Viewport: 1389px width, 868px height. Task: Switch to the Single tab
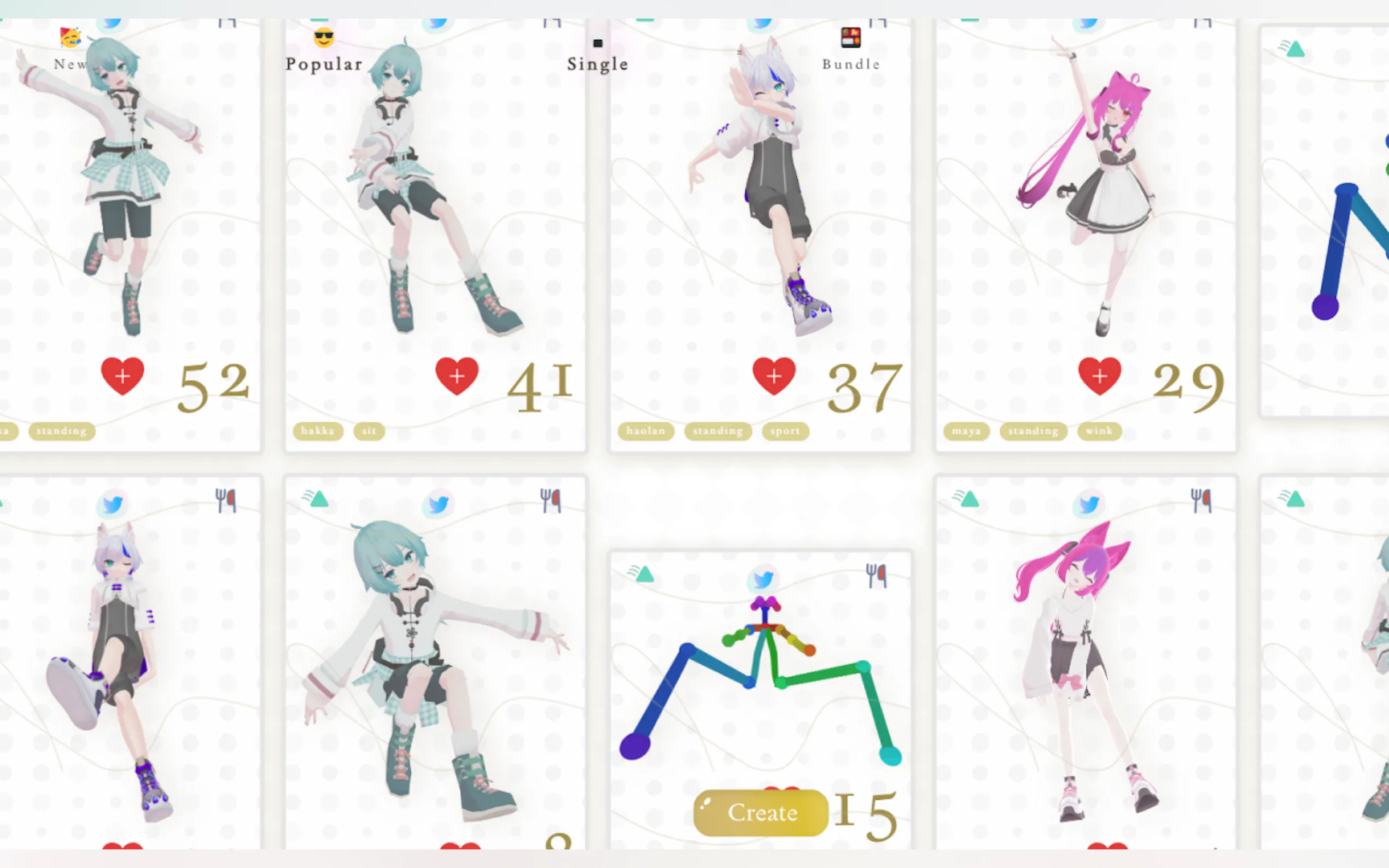pyautogui.click(x=597, y=64)
